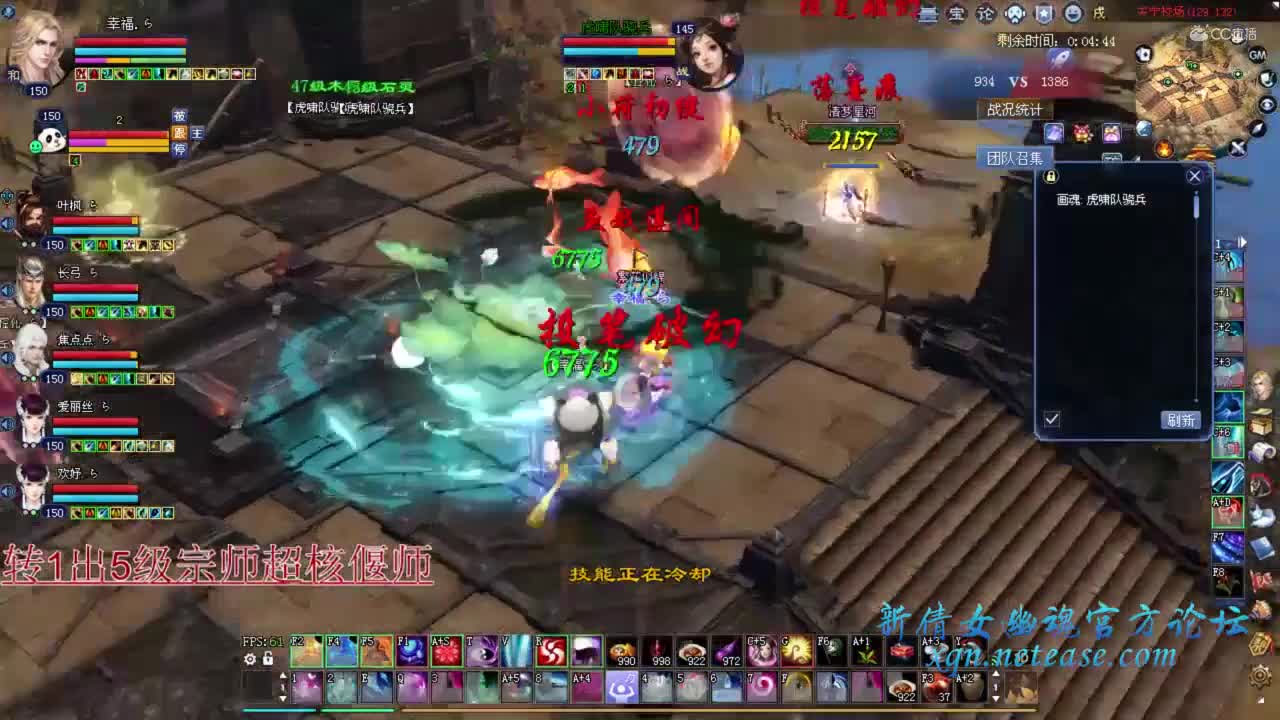Viewport: 1280px width, 720px height.
Task: Collapse the hotbar using the down arrow
Action: pyautogui.click(x=283, y=698)
